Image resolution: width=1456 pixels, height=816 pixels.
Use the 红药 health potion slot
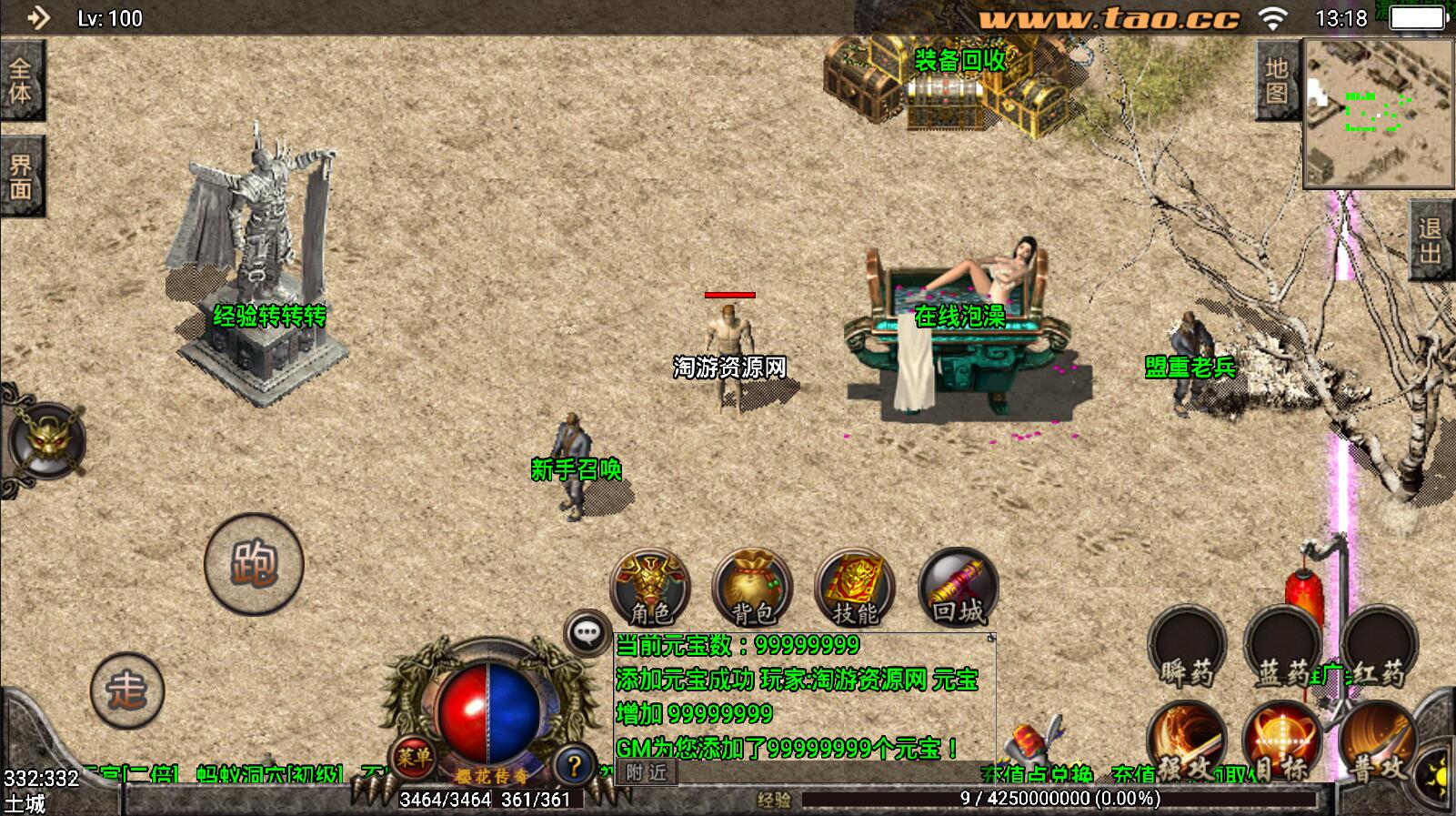click(x=1379, y=649)
